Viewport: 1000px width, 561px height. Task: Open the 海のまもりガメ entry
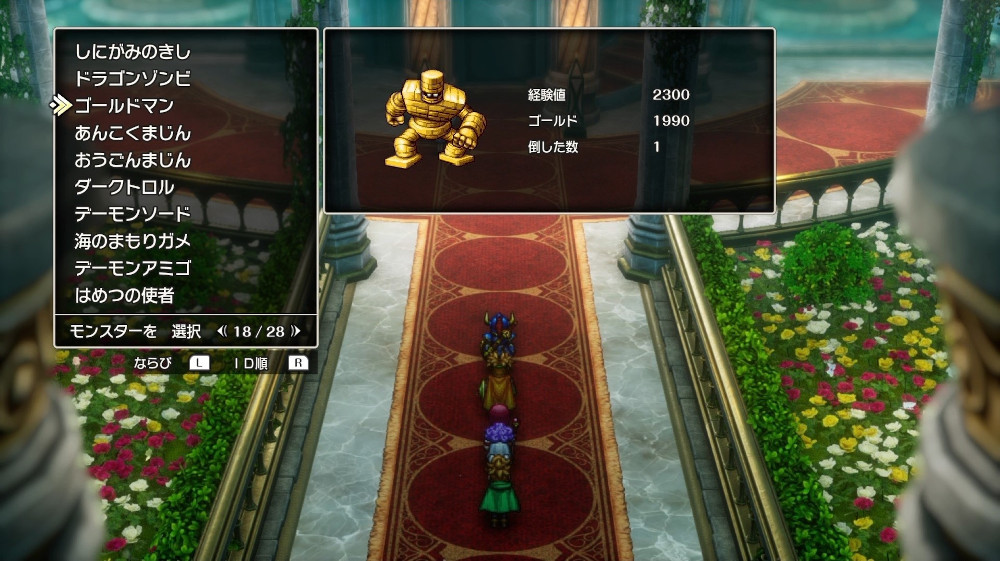click(132, 241)
